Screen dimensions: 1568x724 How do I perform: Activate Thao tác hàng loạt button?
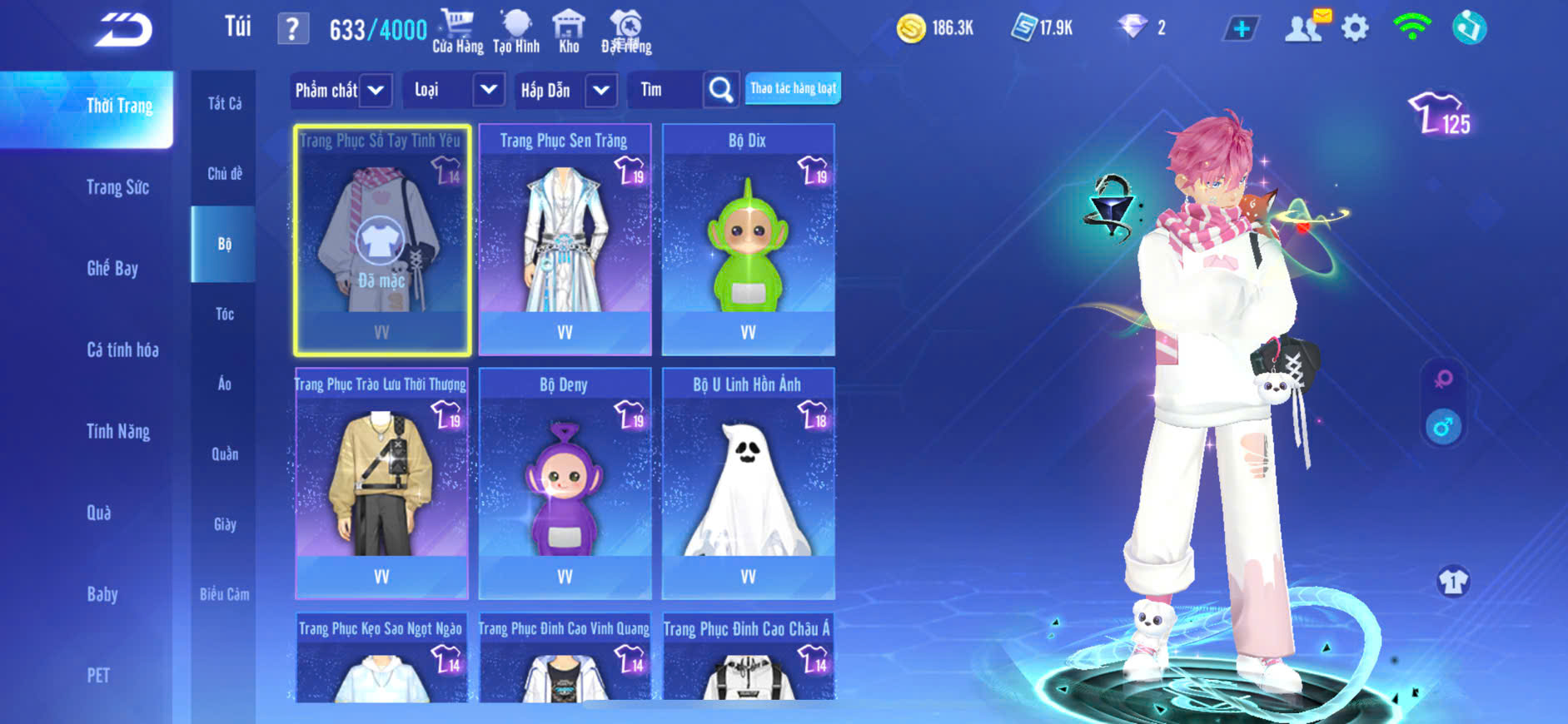(x=793, y=88)
